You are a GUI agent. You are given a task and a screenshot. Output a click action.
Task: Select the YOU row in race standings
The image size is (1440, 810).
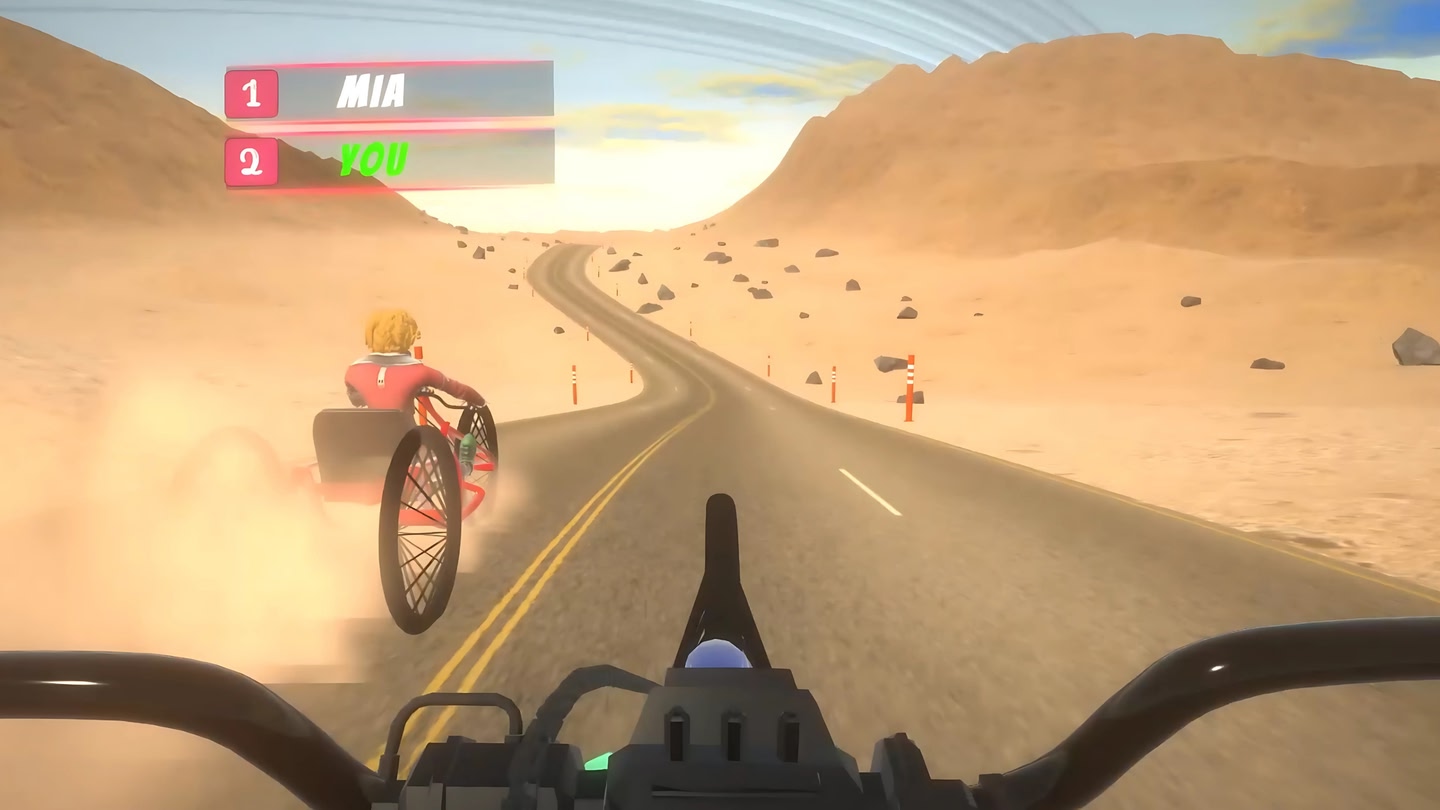click(390, 160)
